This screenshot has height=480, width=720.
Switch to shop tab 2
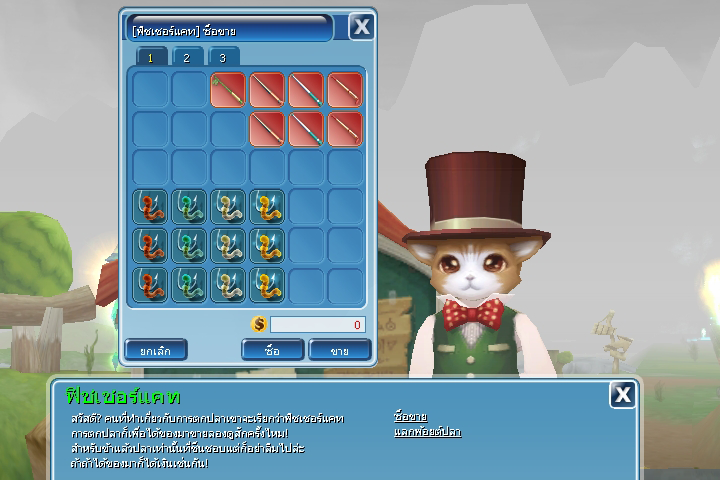[x=187, y=58]
